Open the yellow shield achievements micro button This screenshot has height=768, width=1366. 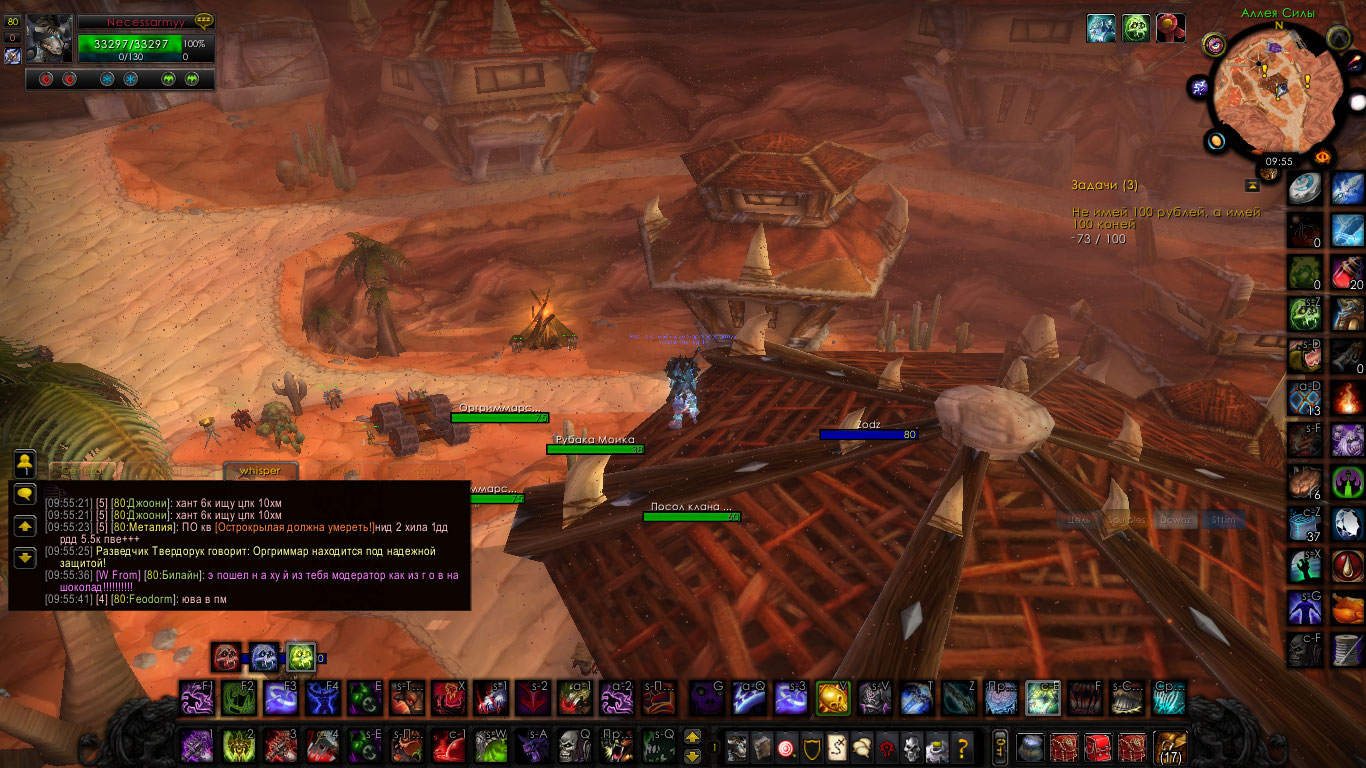pyautogui.click(x=812, y=747)
